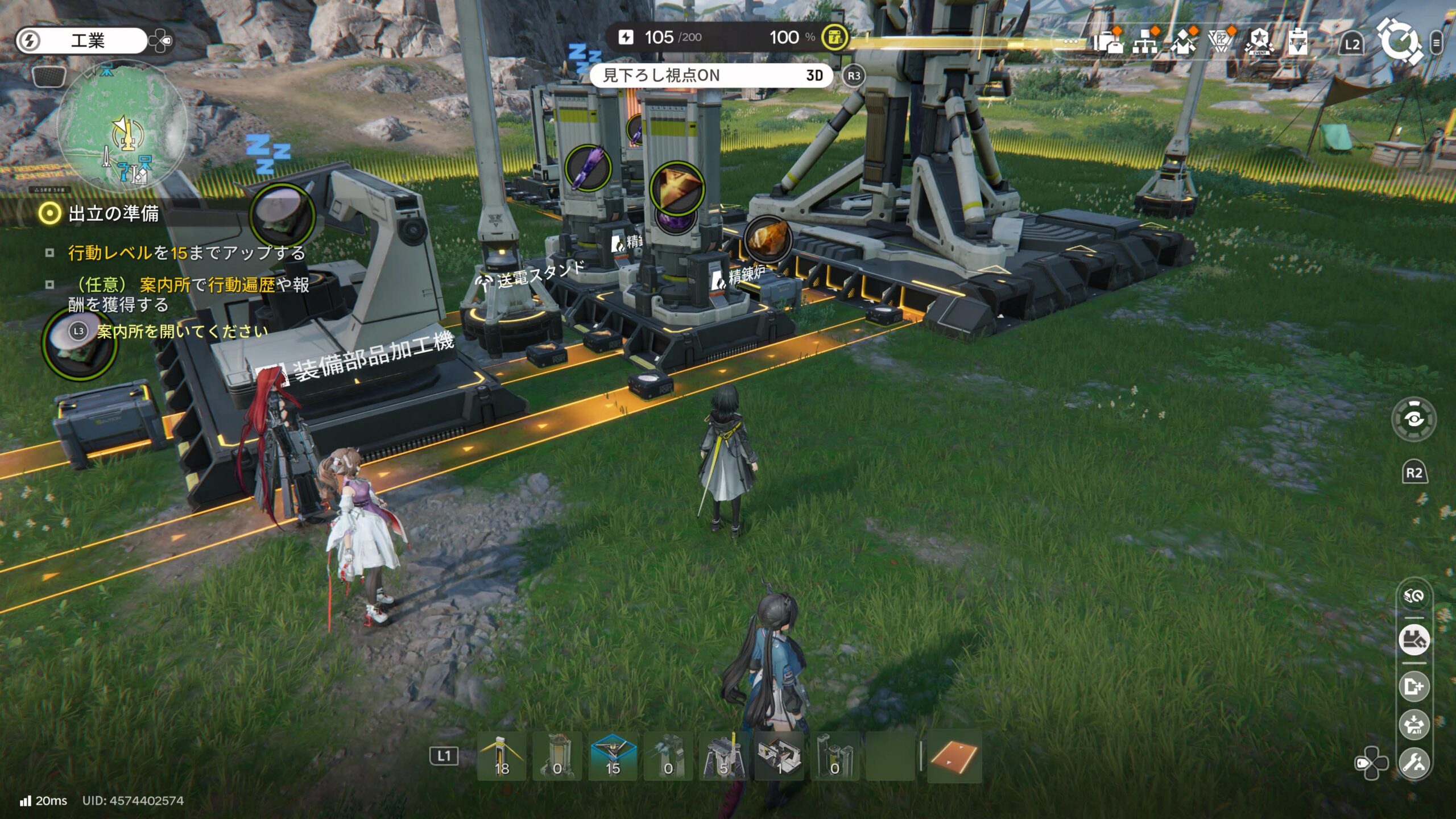This screenshot has height=819, width=1456.
Task: Open the inverted triangle pass icon
Action: pos(1221,42)
